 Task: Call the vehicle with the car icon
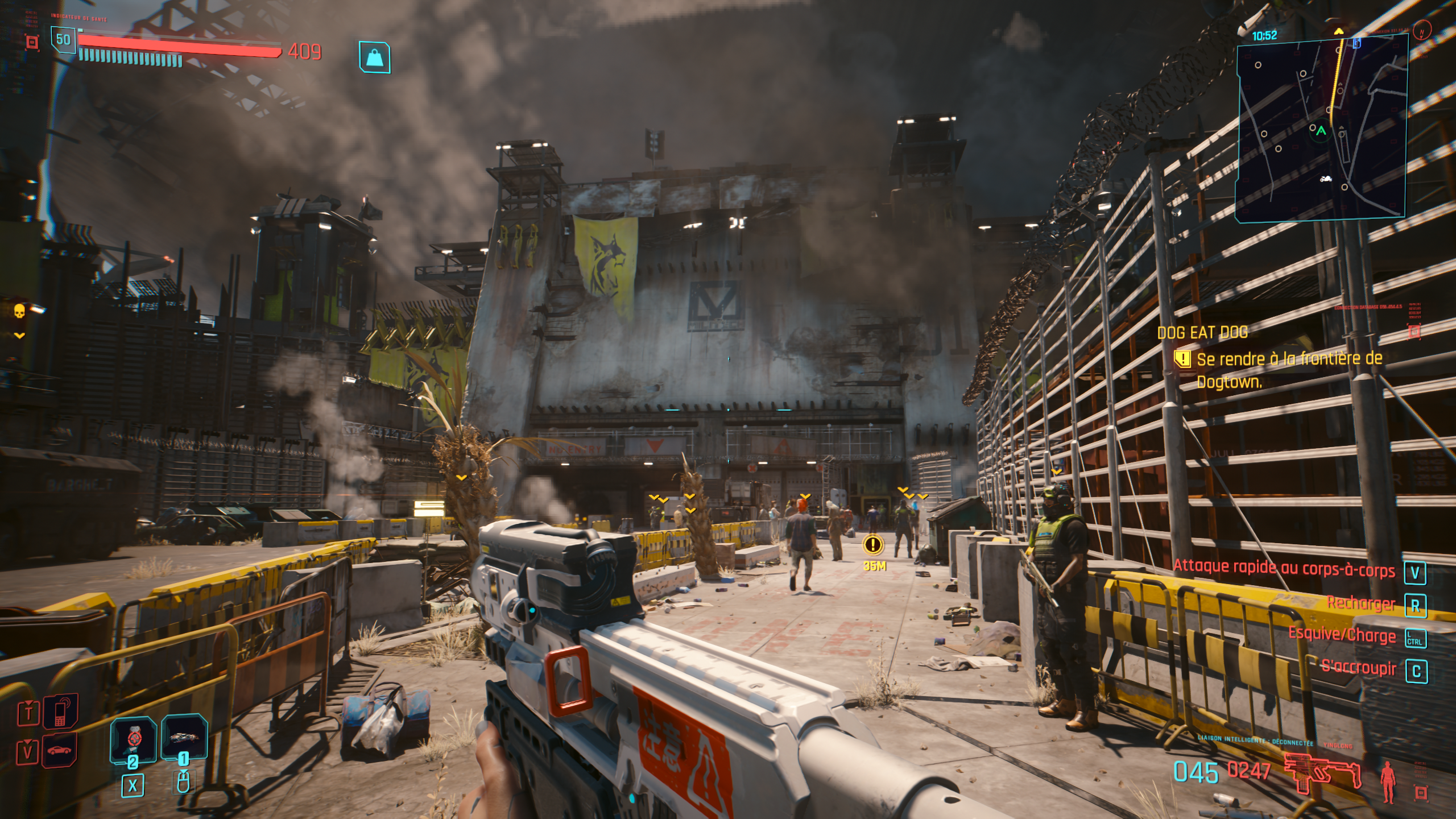[60, 750]
